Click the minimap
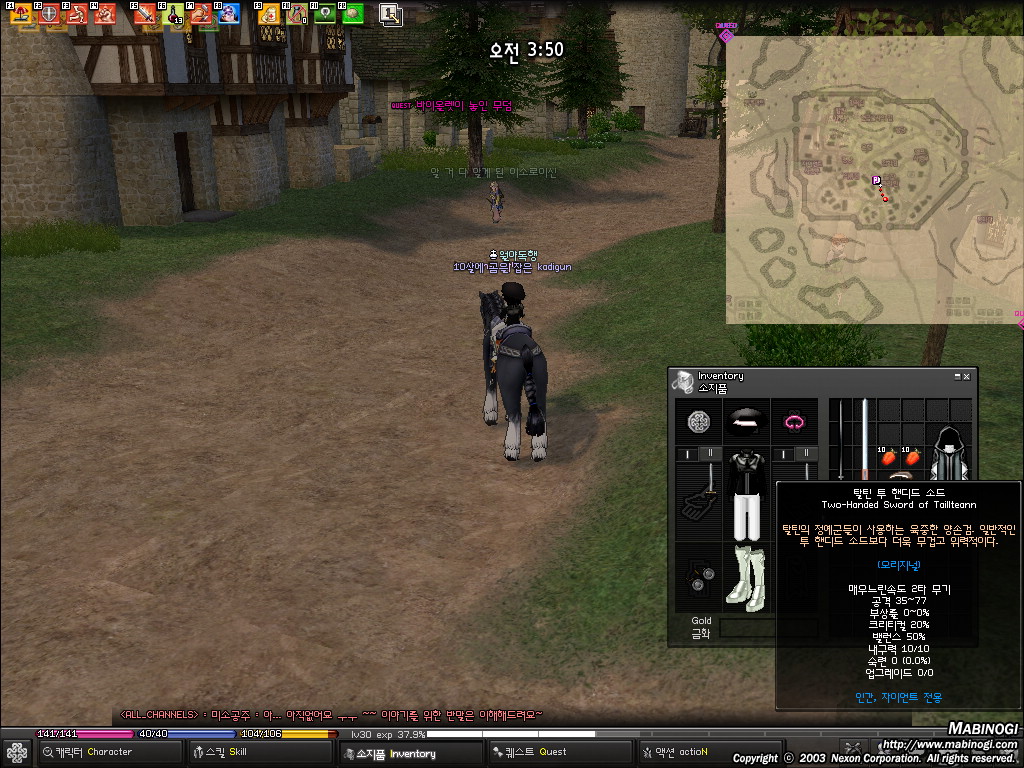This screenshot has width=1024, height=768. (875, 180)
